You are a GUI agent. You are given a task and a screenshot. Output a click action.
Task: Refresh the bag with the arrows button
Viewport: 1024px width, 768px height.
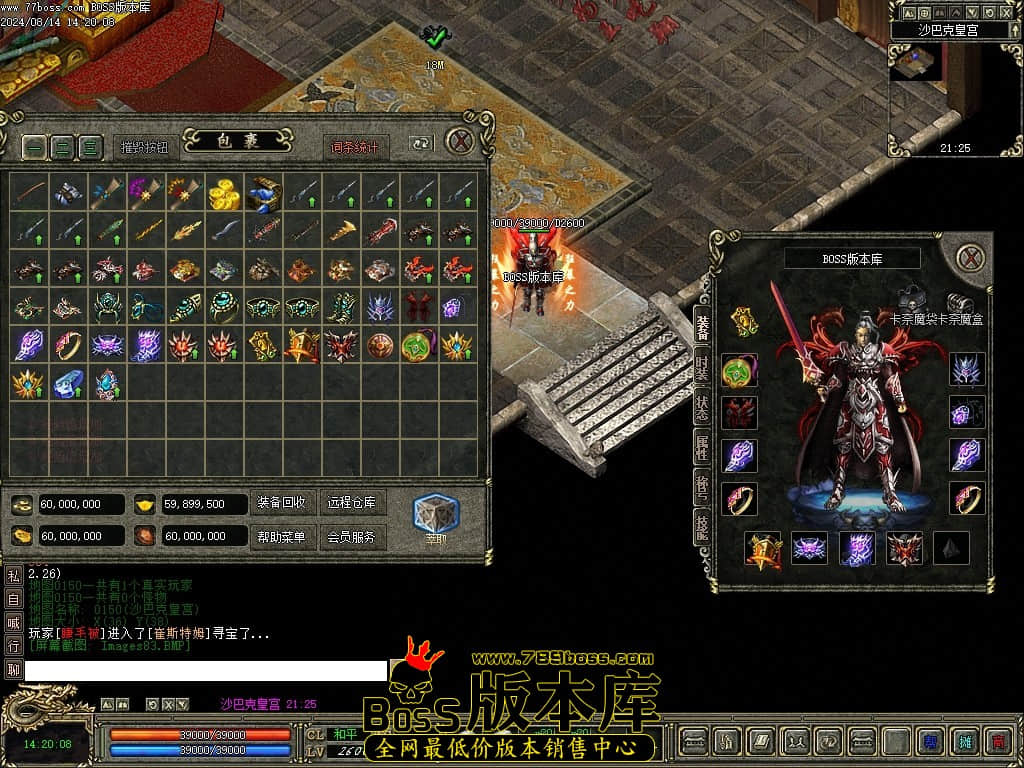coord(421,145)
